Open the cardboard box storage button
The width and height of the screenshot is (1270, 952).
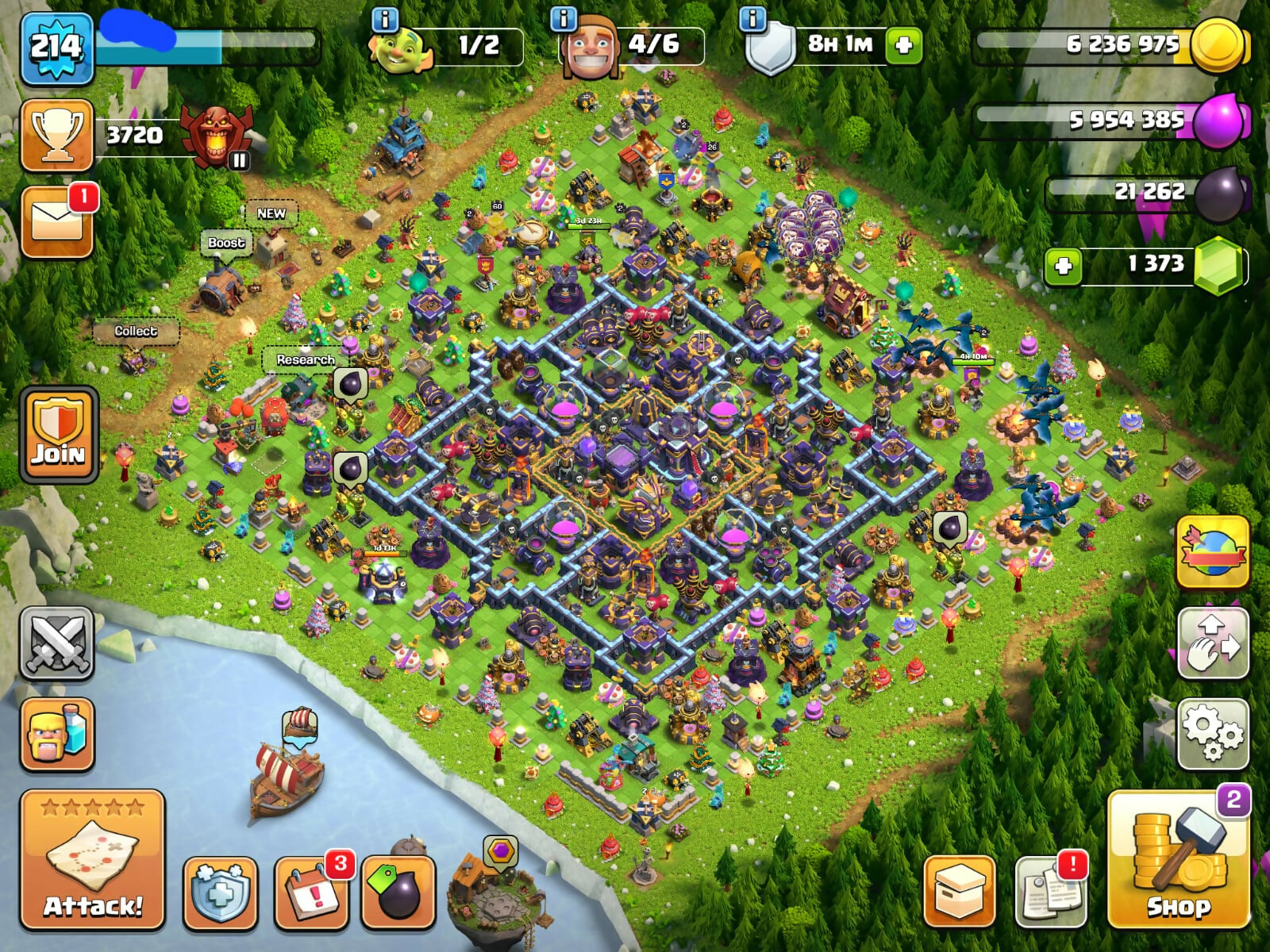point(960,892)
